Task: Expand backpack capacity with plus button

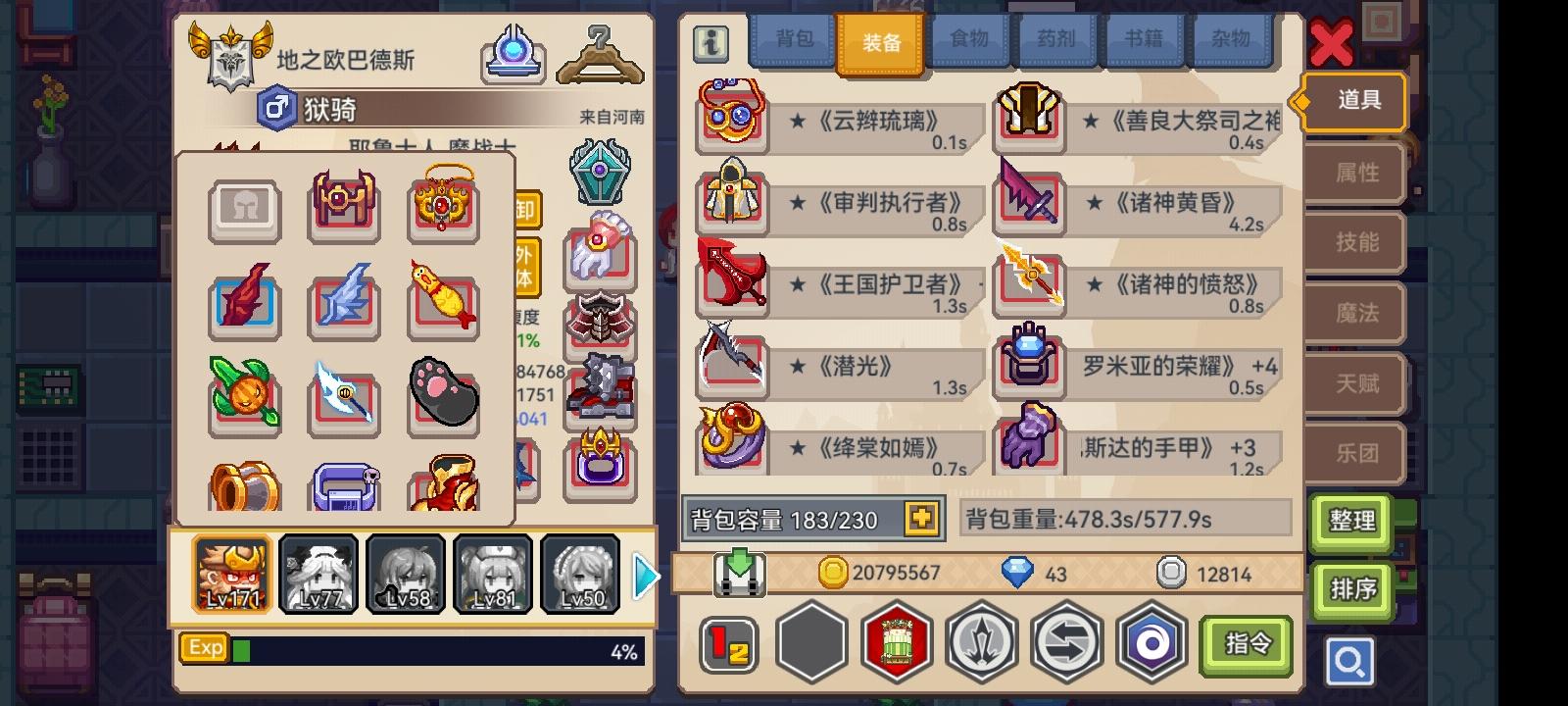Action: coord(922,520)
